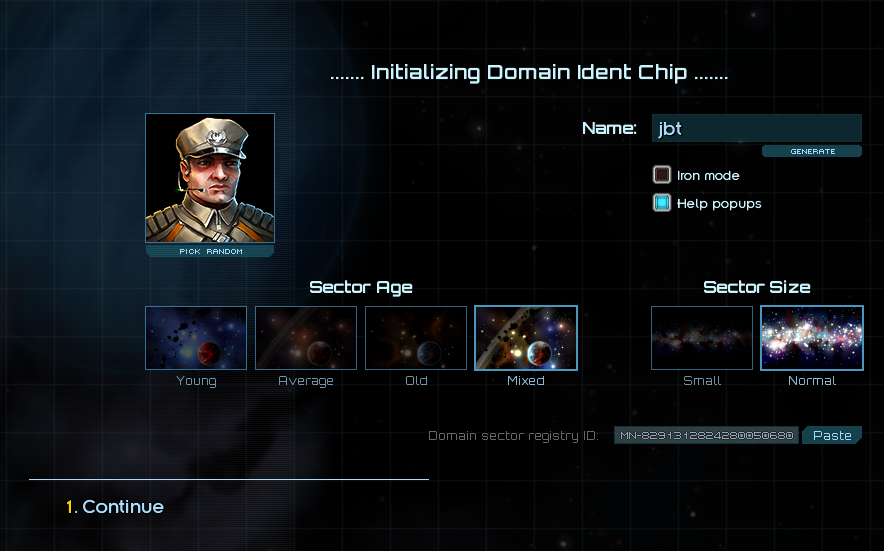Choose the Mixed sector age

[526, 338]
